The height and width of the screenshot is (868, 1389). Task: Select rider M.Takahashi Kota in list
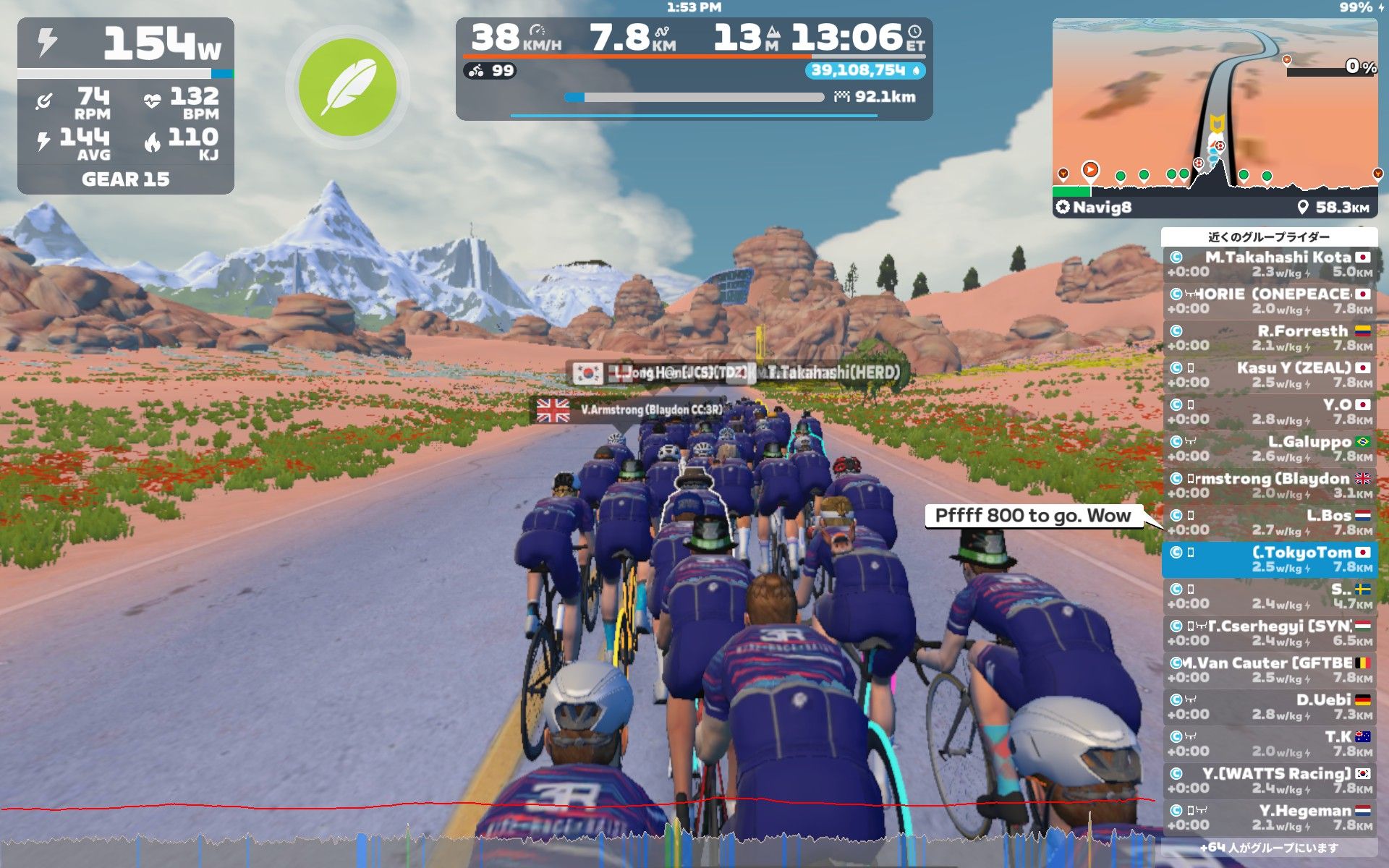point(1270,264)
